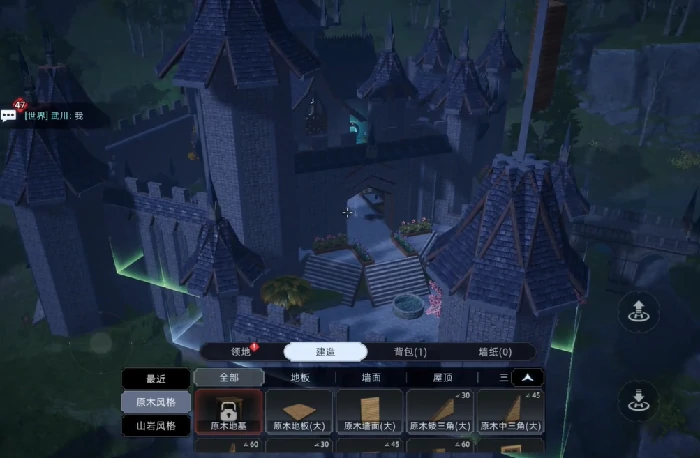Switch to the 墙纸(0) tab
Screen dimensions: 700x458
click(494, 351)
